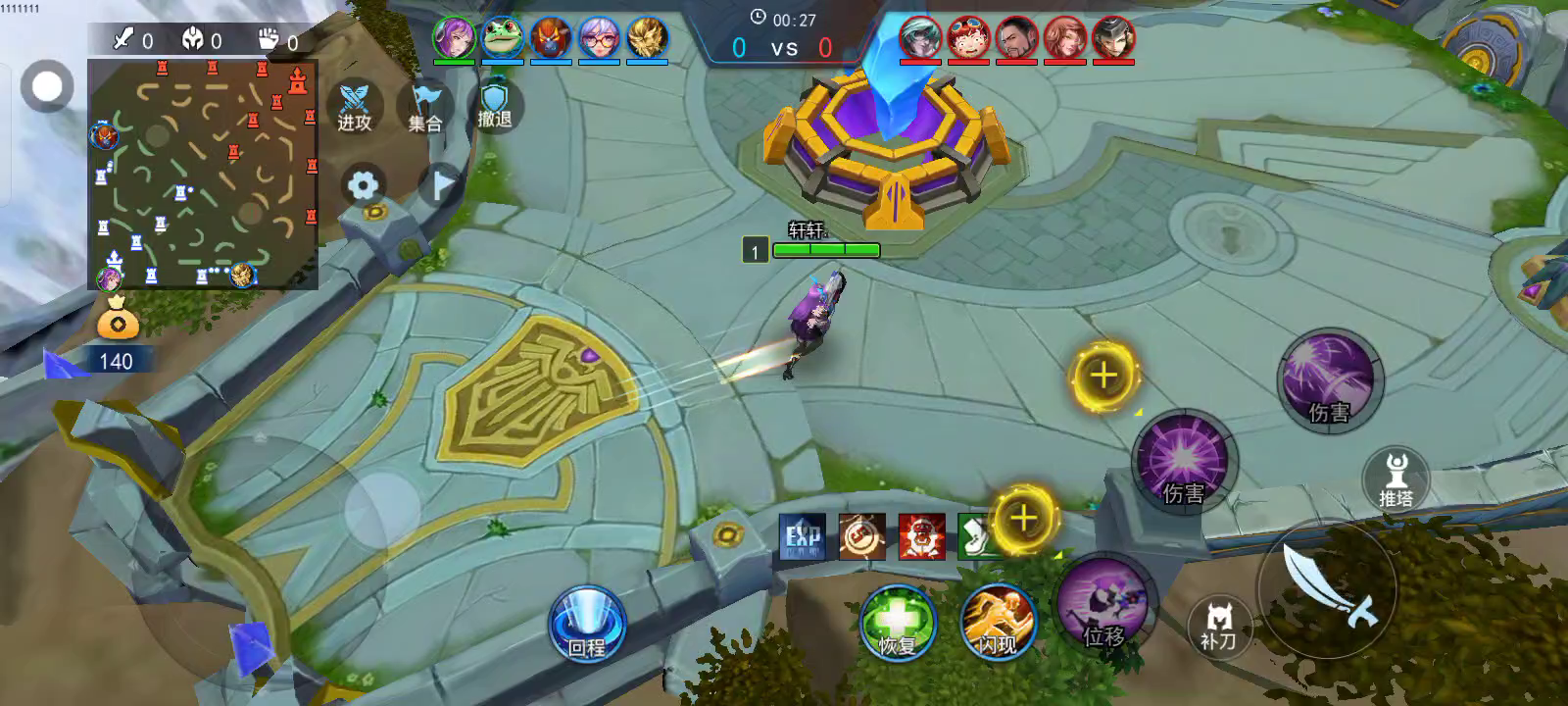Activate the 回程 recall ability
1568x706 pixels.
tap(587, 624)
